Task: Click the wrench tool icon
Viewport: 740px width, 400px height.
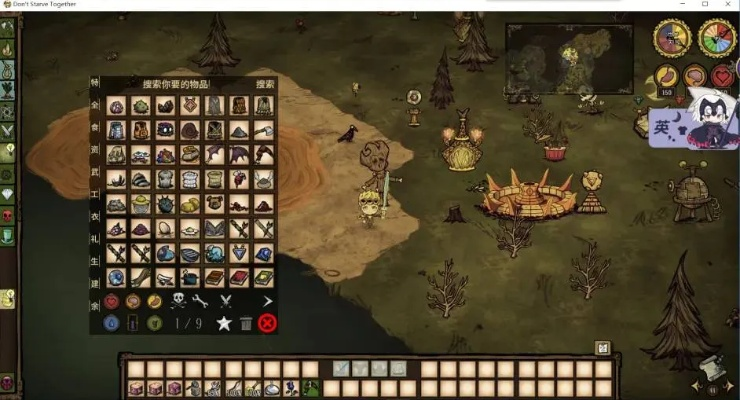Action: pos(200,301)
